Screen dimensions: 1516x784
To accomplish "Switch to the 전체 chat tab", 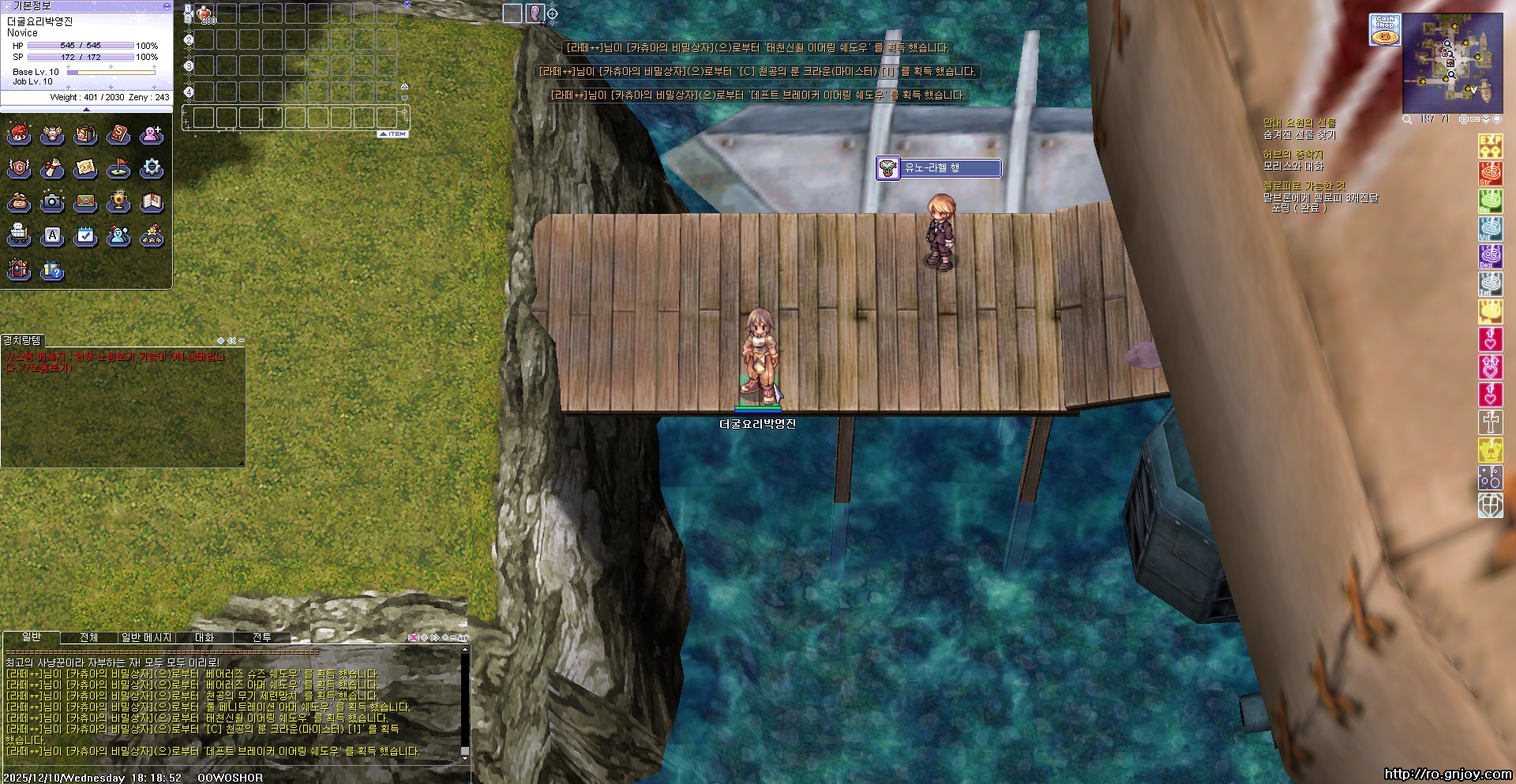I will coord(88,637).
